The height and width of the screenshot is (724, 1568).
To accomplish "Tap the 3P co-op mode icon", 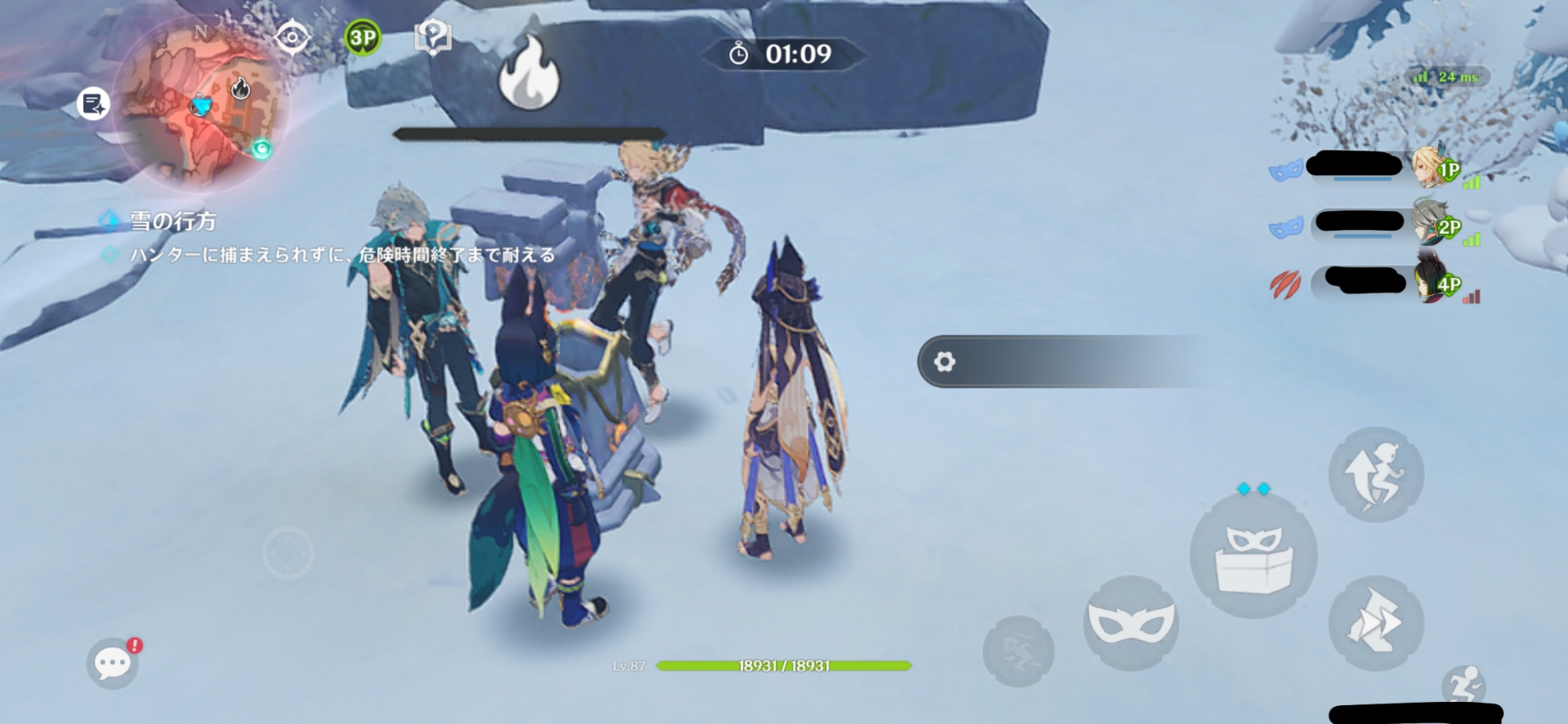I will 362,37.
